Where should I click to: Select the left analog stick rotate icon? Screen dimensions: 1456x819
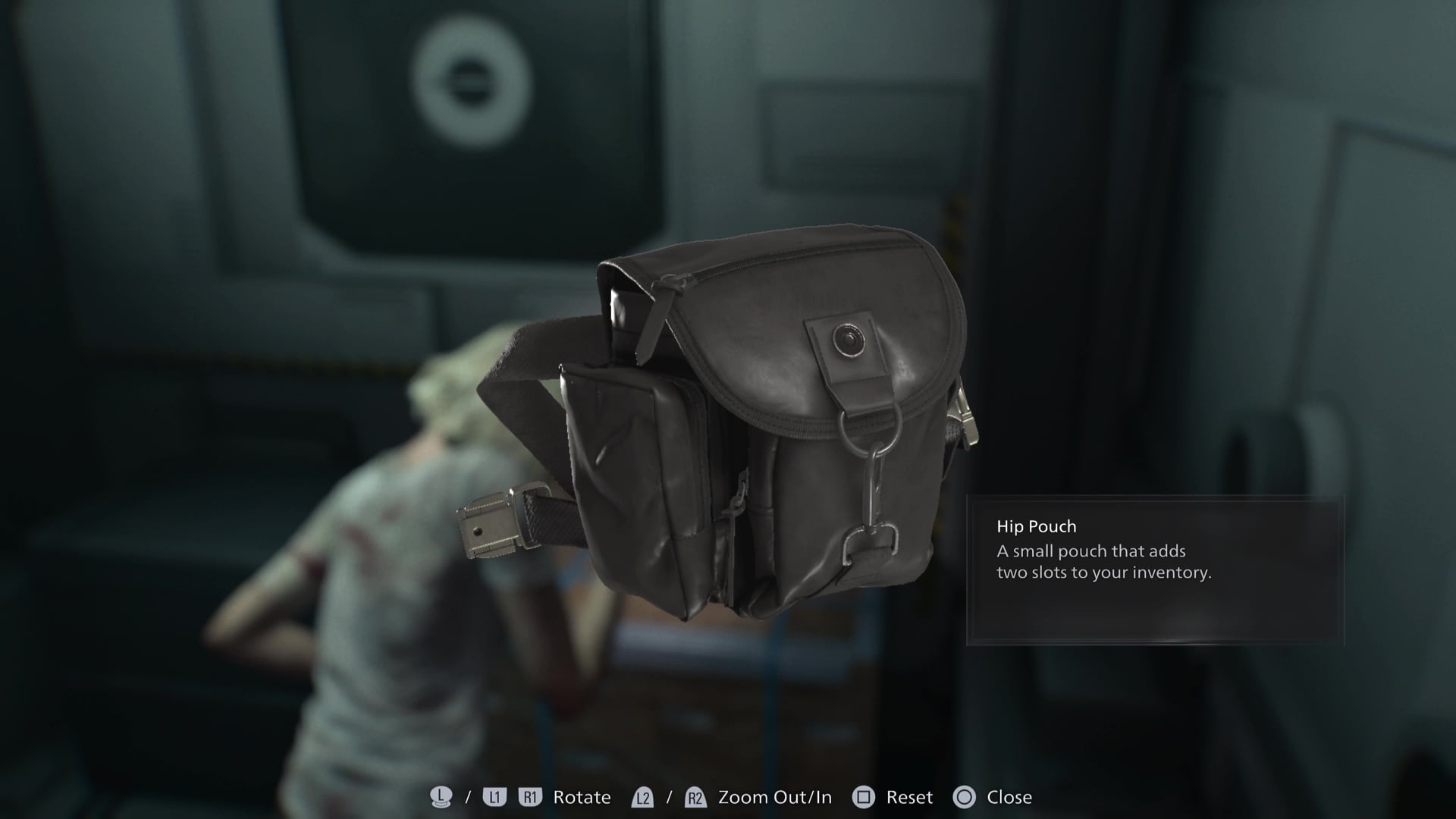440,797
